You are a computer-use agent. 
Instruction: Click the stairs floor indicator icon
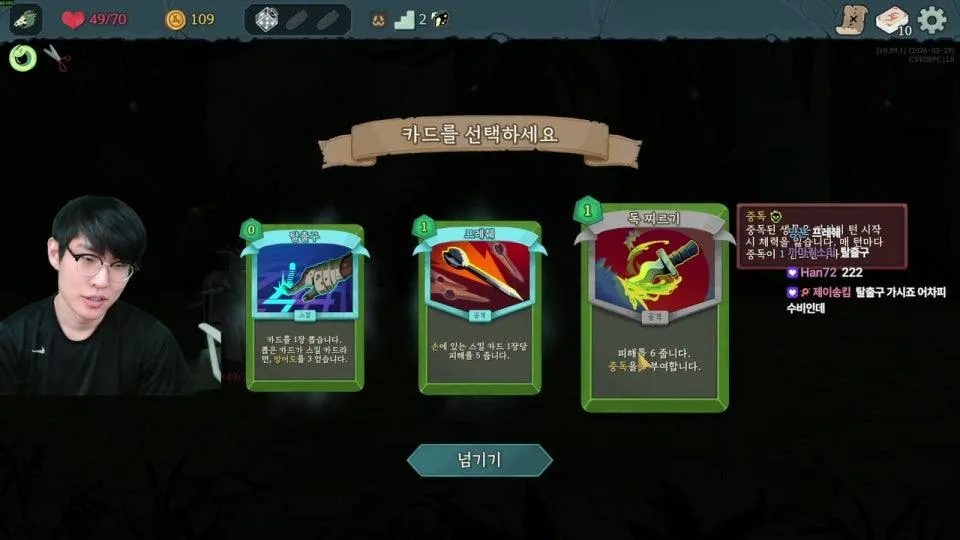pos(404,19)
